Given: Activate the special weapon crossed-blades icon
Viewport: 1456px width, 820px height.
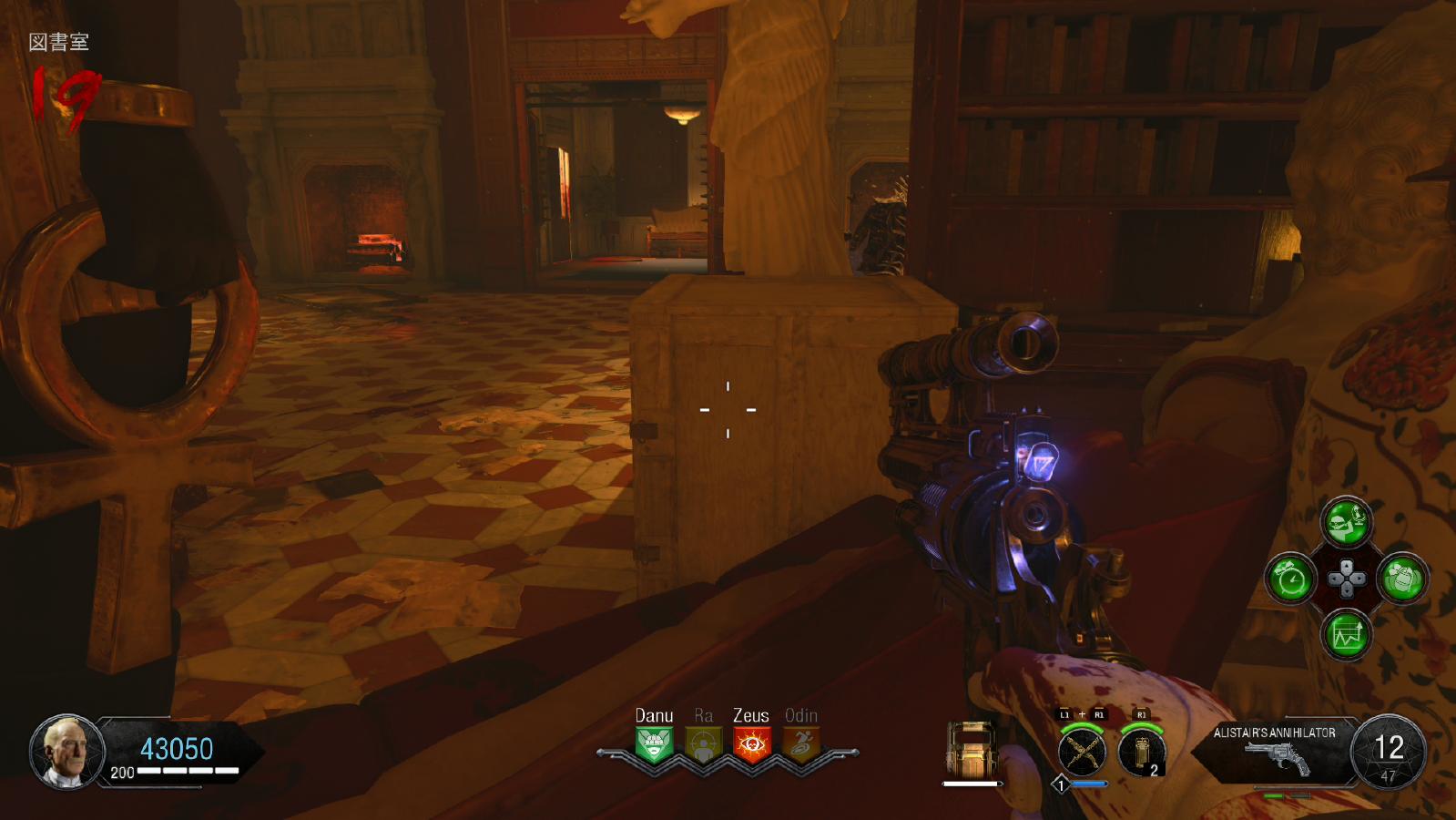Looking at the screenshot, I should [x=1082, y=753].
